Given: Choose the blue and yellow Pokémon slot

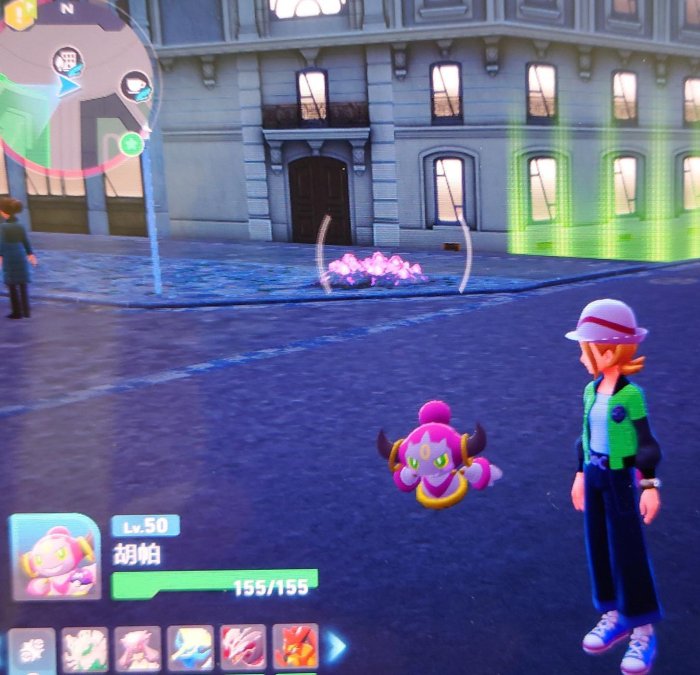Looking at the screenshot, I should pyautogui.click(x=190, y=648).
